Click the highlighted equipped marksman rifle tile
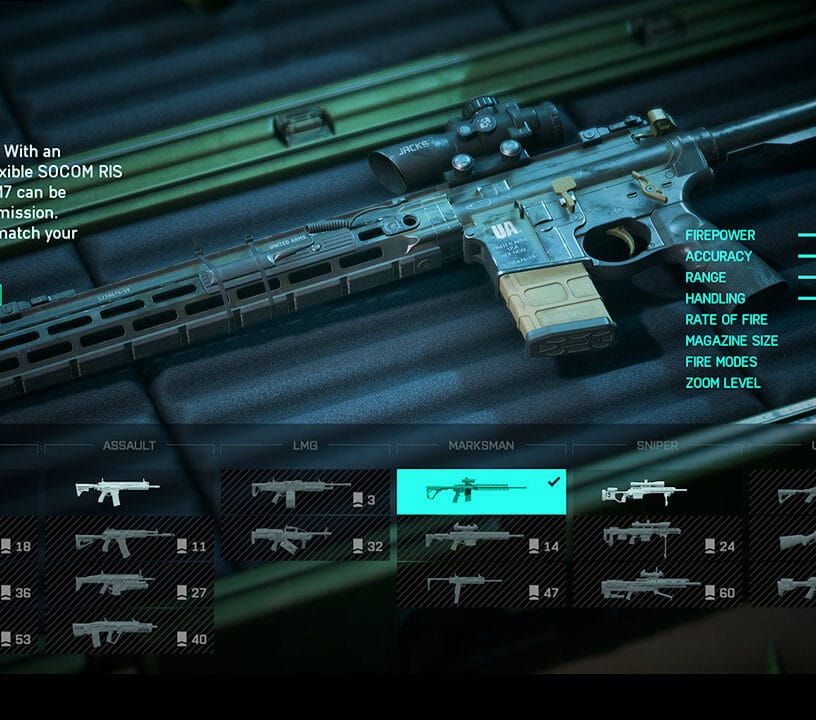This screenshot has width=816, height=720. (481, 492)
